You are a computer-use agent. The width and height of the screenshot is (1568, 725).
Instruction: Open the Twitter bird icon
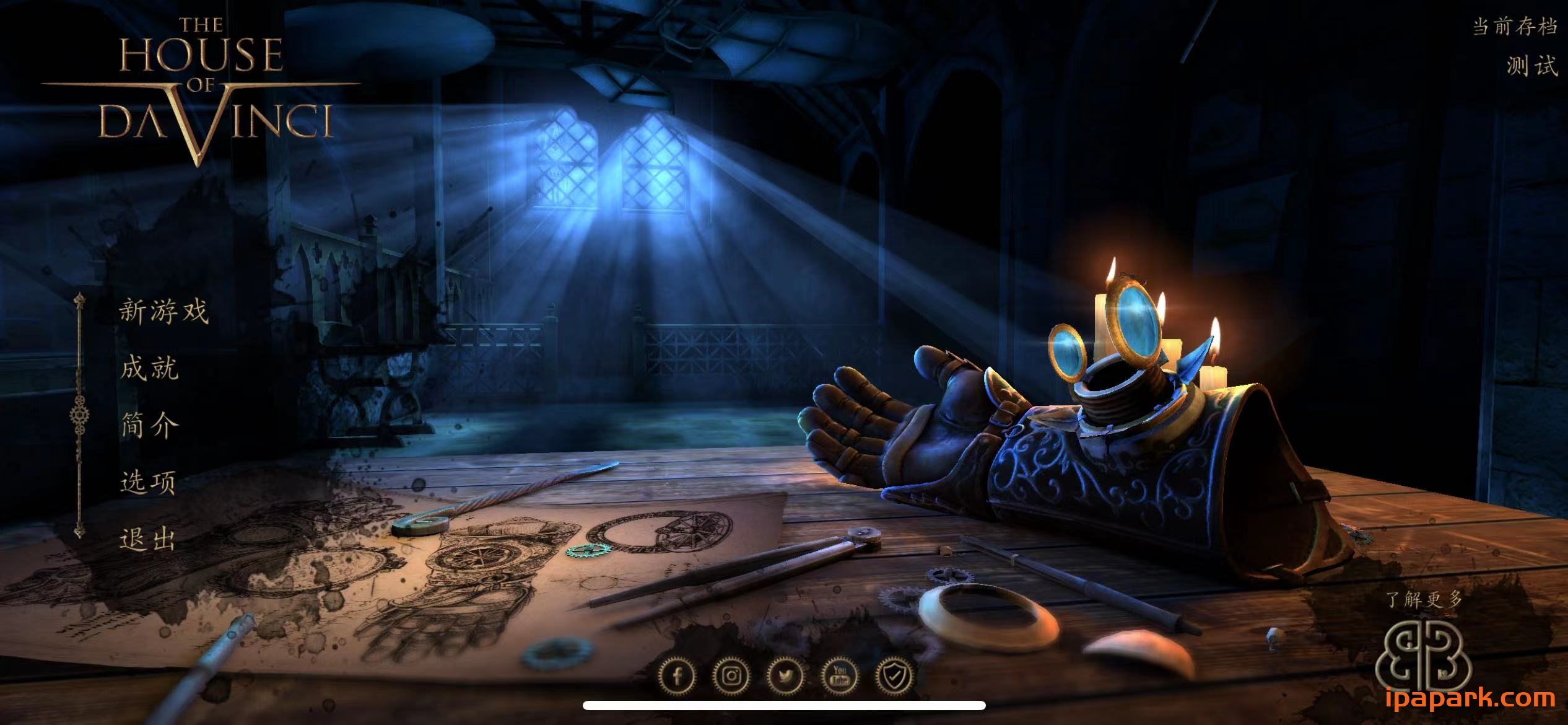click(786, 675)
